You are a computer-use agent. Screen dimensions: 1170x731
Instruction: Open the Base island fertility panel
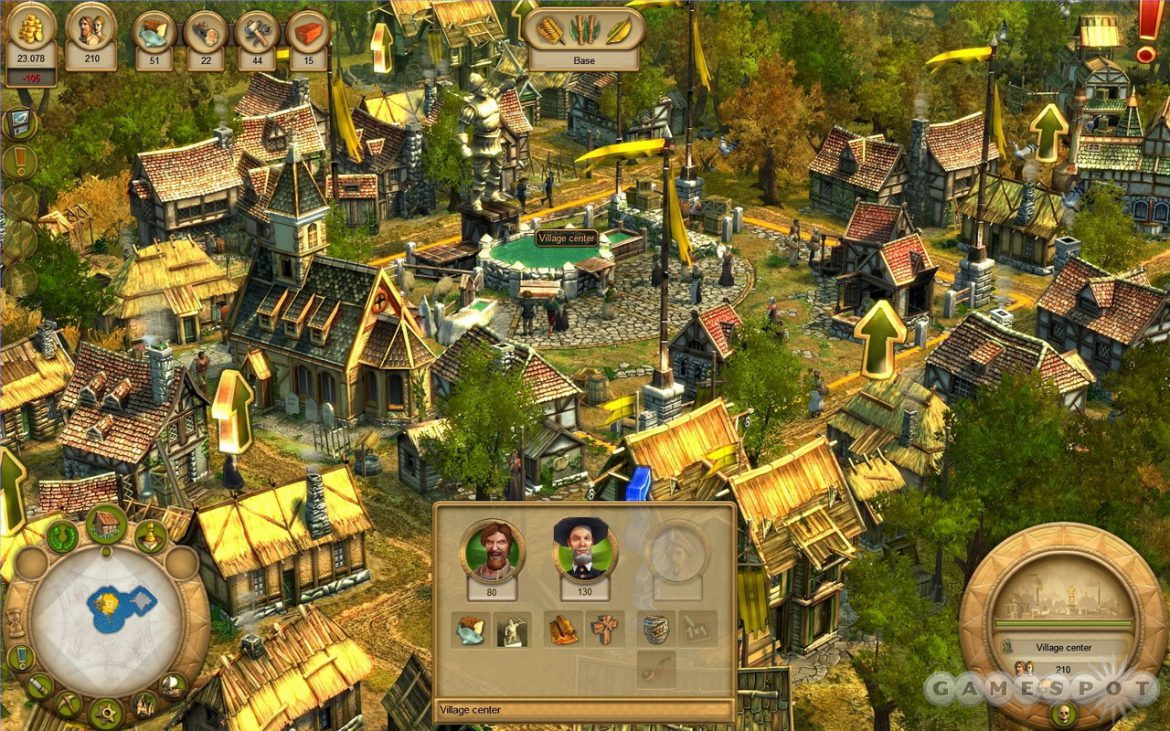(x=584, y=38)
